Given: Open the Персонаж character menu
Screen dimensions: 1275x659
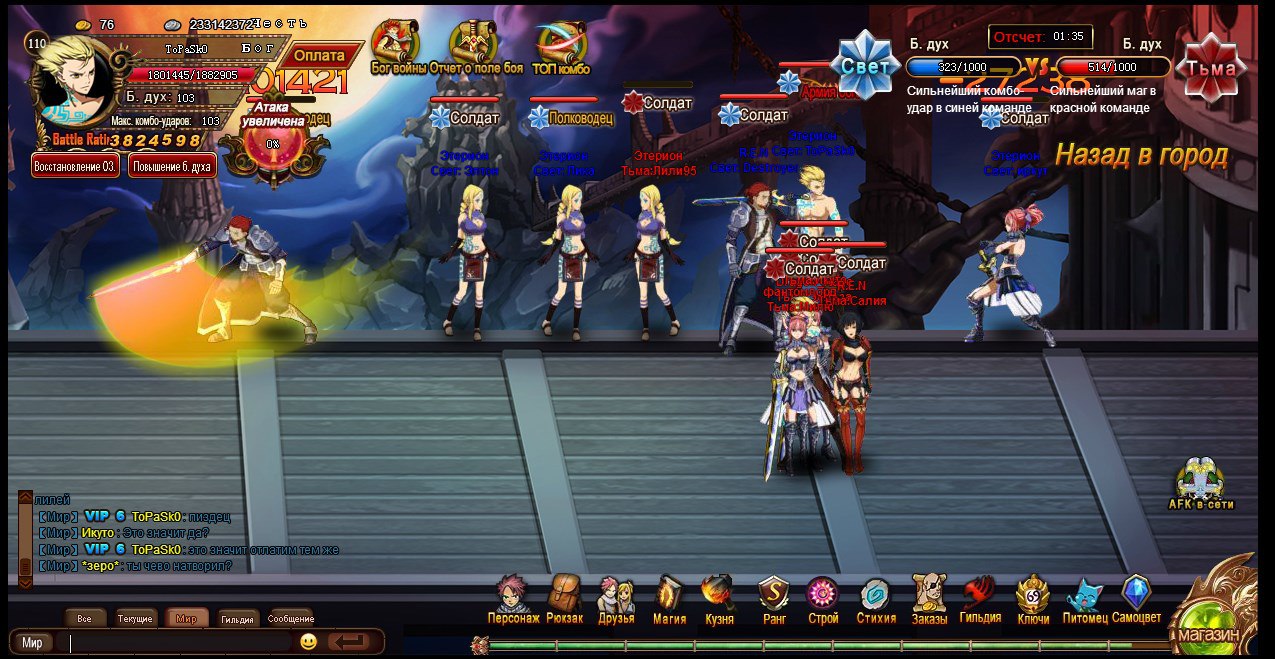Looking at the screenshot, I should click(512, 598).
